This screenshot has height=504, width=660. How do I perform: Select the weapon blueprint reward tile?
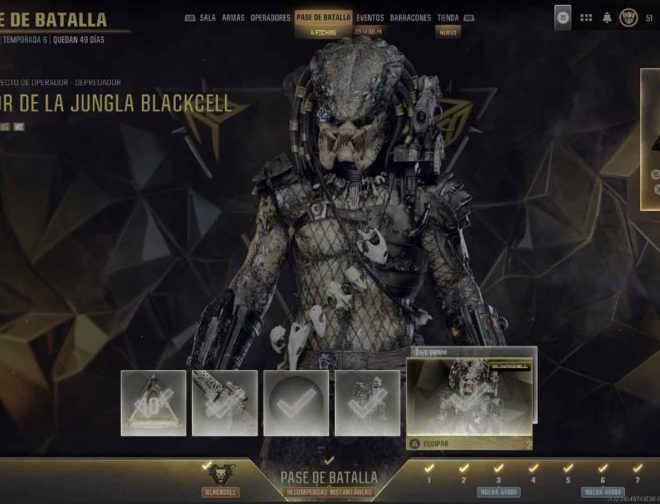tap(225, 403)
